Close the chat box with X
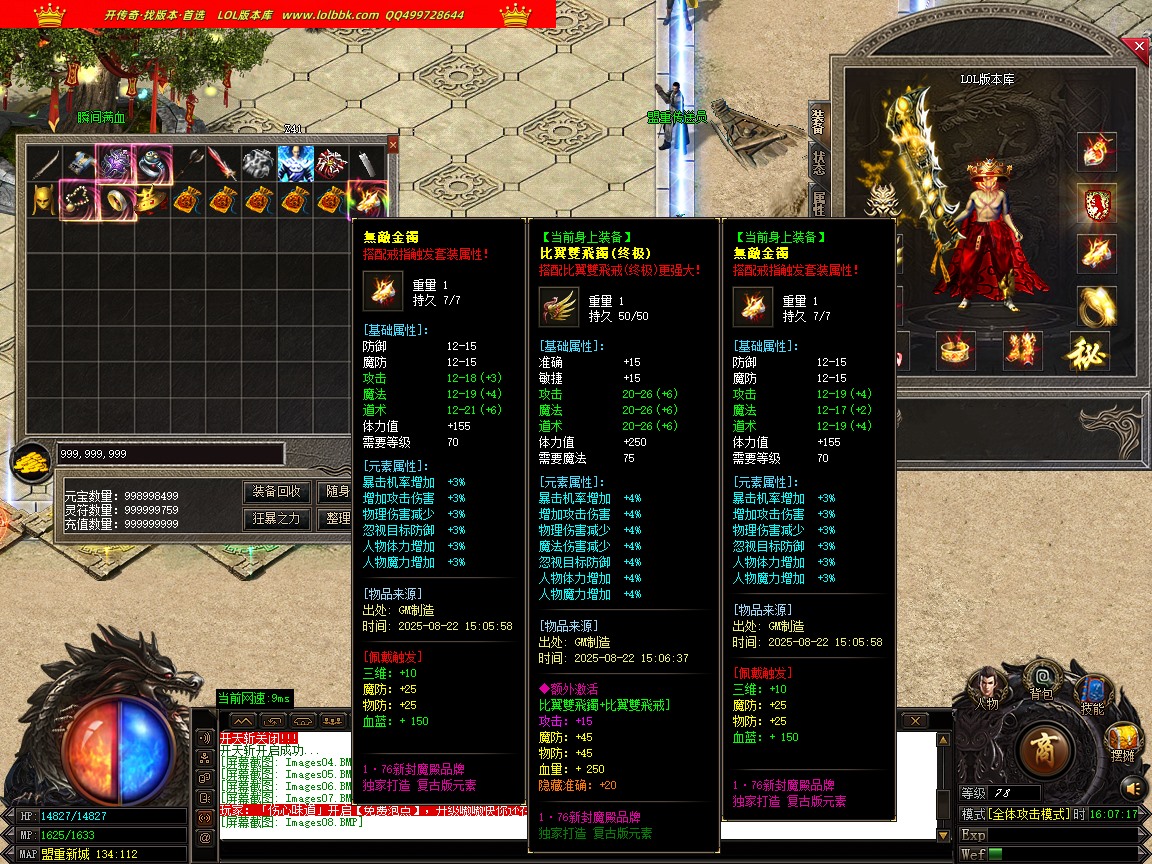 (914, 721)
